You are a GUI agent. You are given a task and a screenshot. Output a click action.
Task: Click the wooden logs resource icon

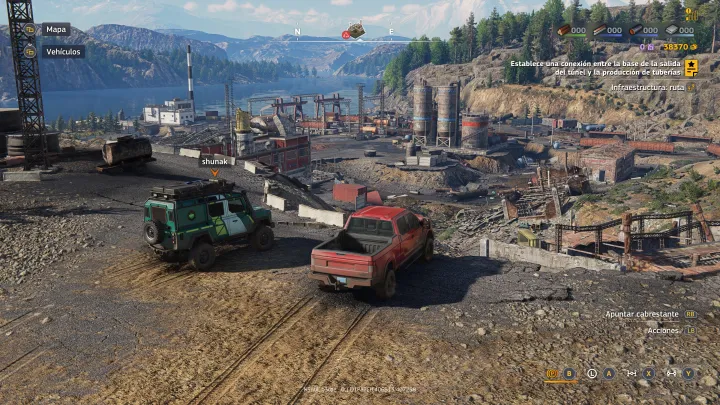(x=565, y=31)
